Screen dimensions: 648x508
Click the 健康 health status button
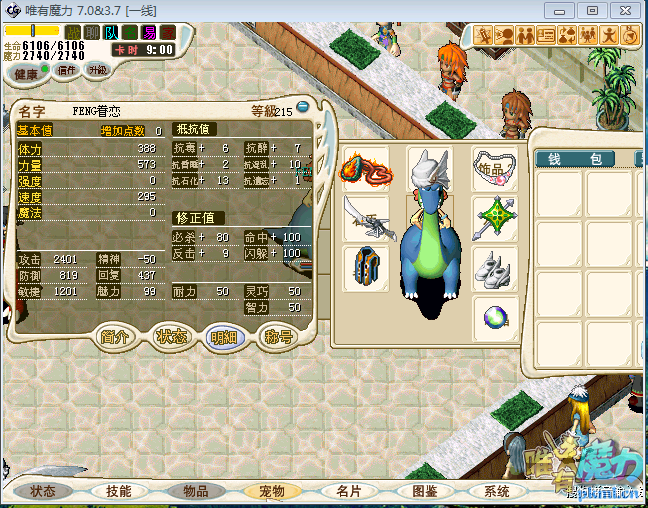click(26, 74)
